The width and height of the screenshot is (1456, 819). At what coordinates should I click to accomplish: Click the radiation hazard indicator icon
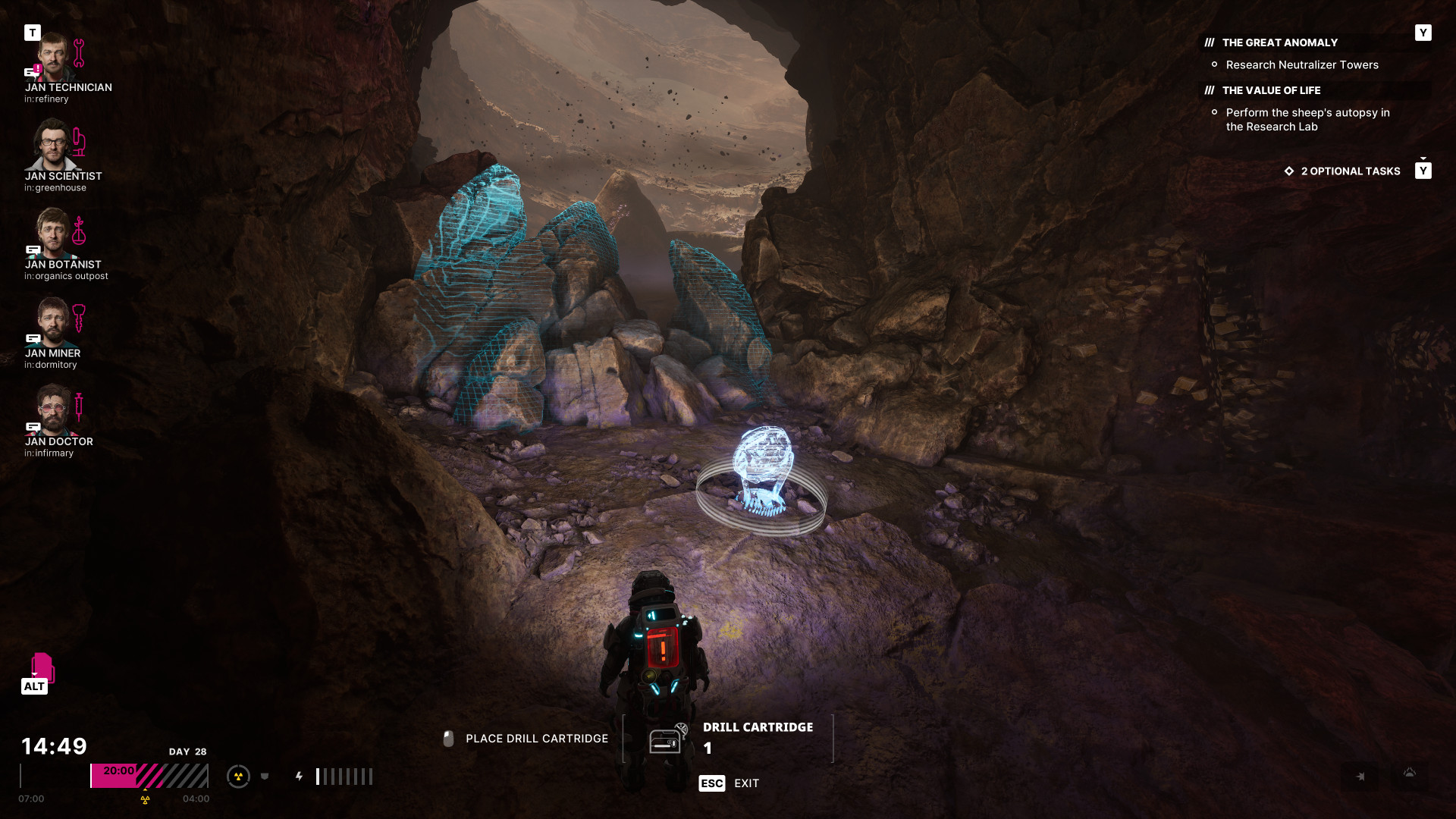point(238,776)
